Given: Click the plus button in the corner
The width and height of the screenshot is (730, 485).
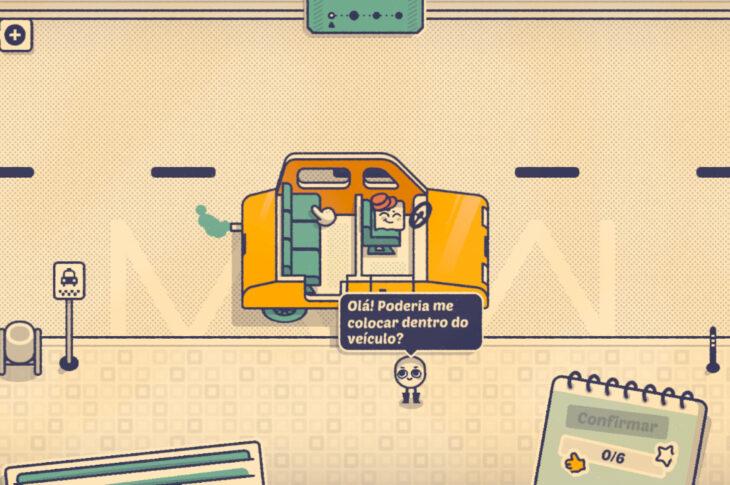Looking at the screenshot, I should [x=16, y=36].
